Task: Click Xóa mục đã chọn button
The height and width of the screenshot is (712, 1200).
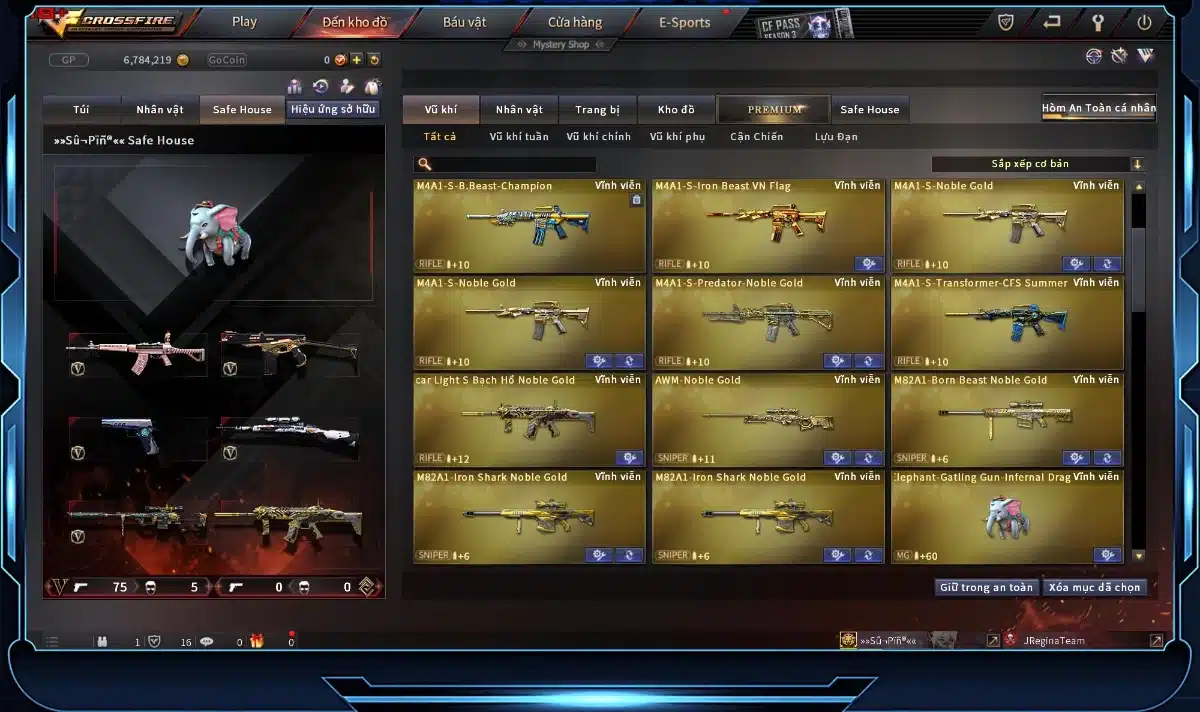Action: [1094, 587]
